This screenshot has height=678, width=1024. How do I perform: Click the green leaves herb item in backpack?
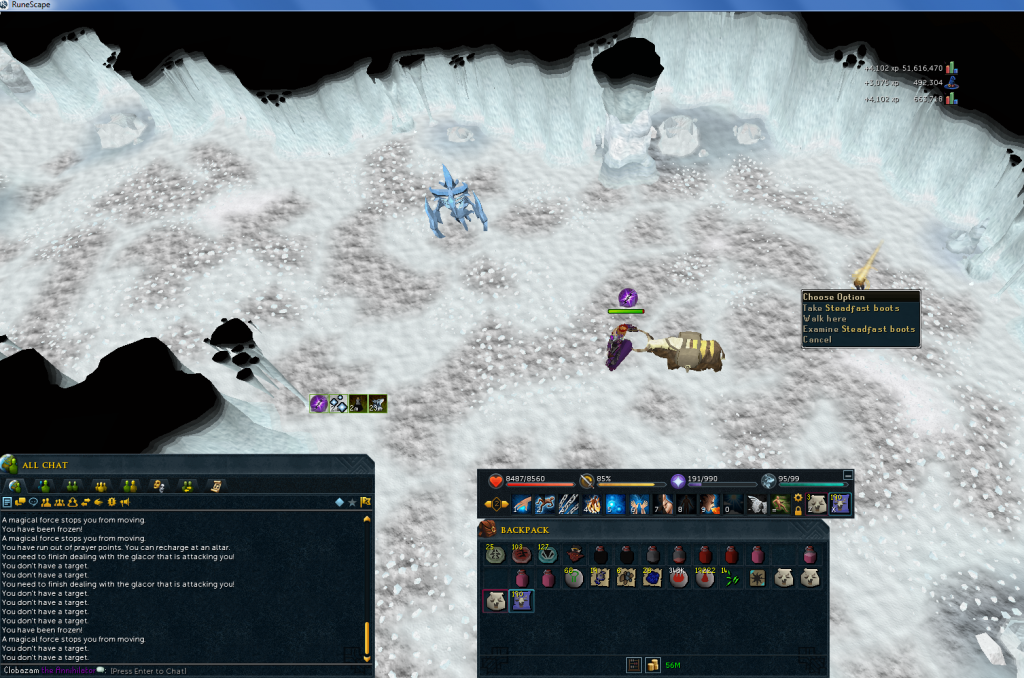[732, 578]
